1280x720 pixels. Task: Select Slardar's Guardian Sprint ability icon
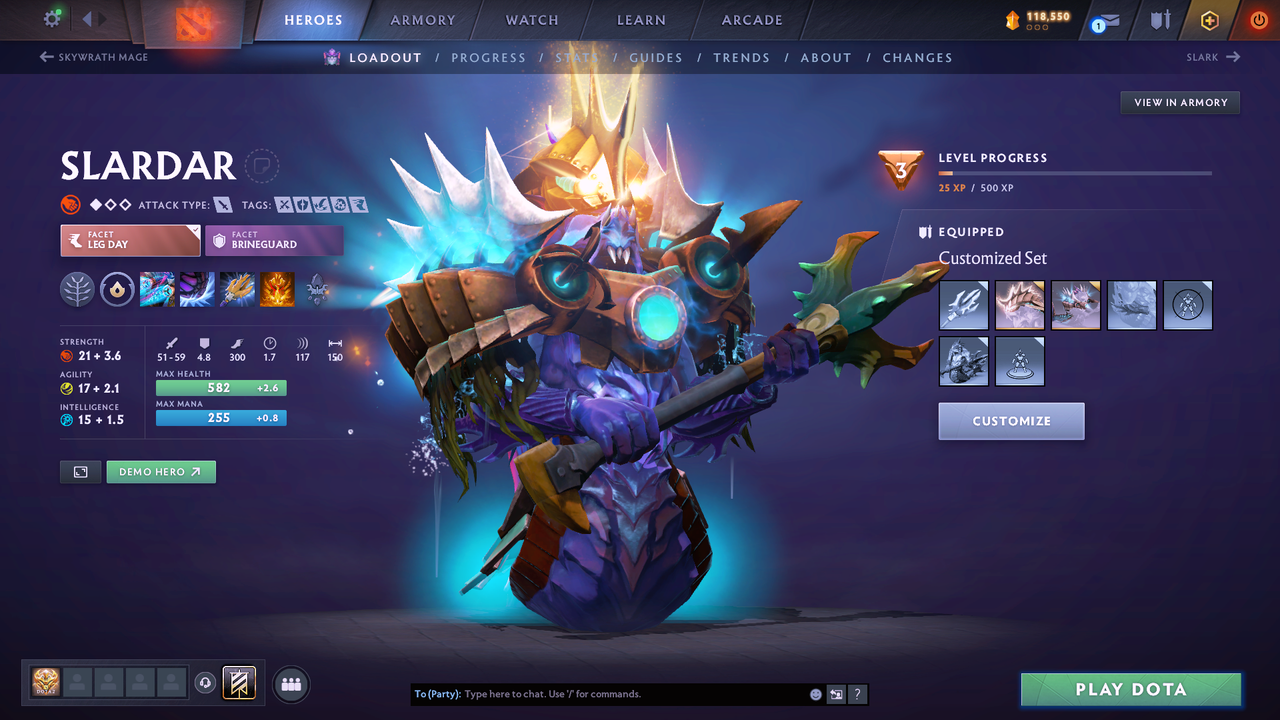point(157,289)
